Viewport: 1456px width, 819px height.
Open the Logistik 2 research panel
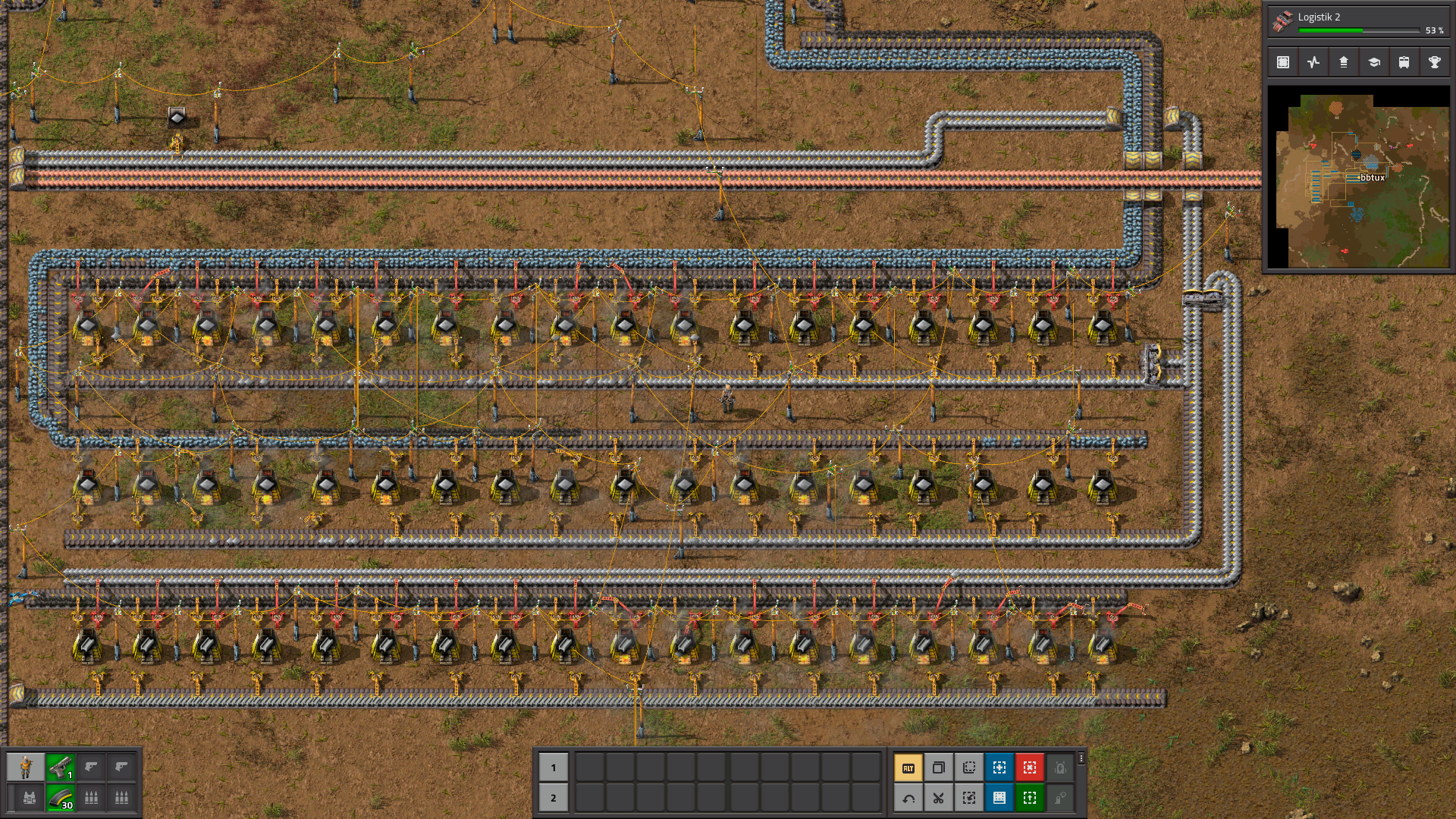(x=1357, y=21)
